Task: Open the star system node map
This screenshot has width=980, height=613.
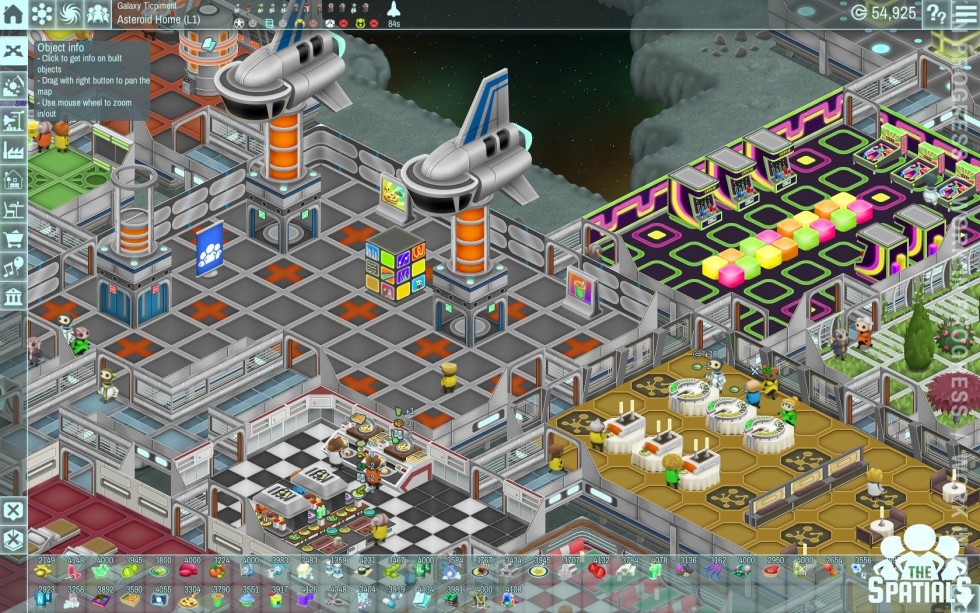Action: [x=42, y=14]
